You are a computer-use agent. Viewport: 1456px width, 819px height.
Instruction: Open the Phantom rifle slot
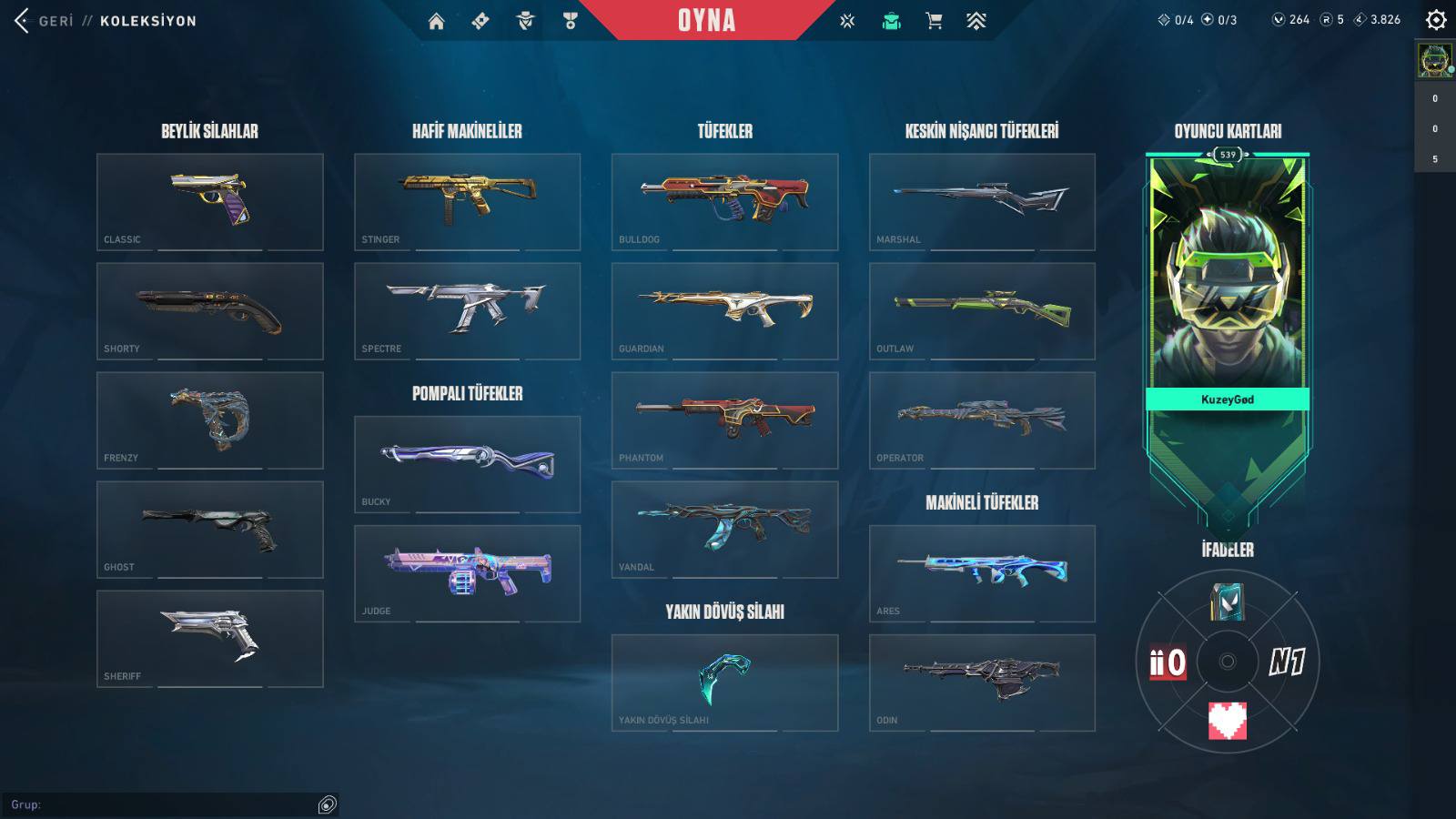click(724, 420)
